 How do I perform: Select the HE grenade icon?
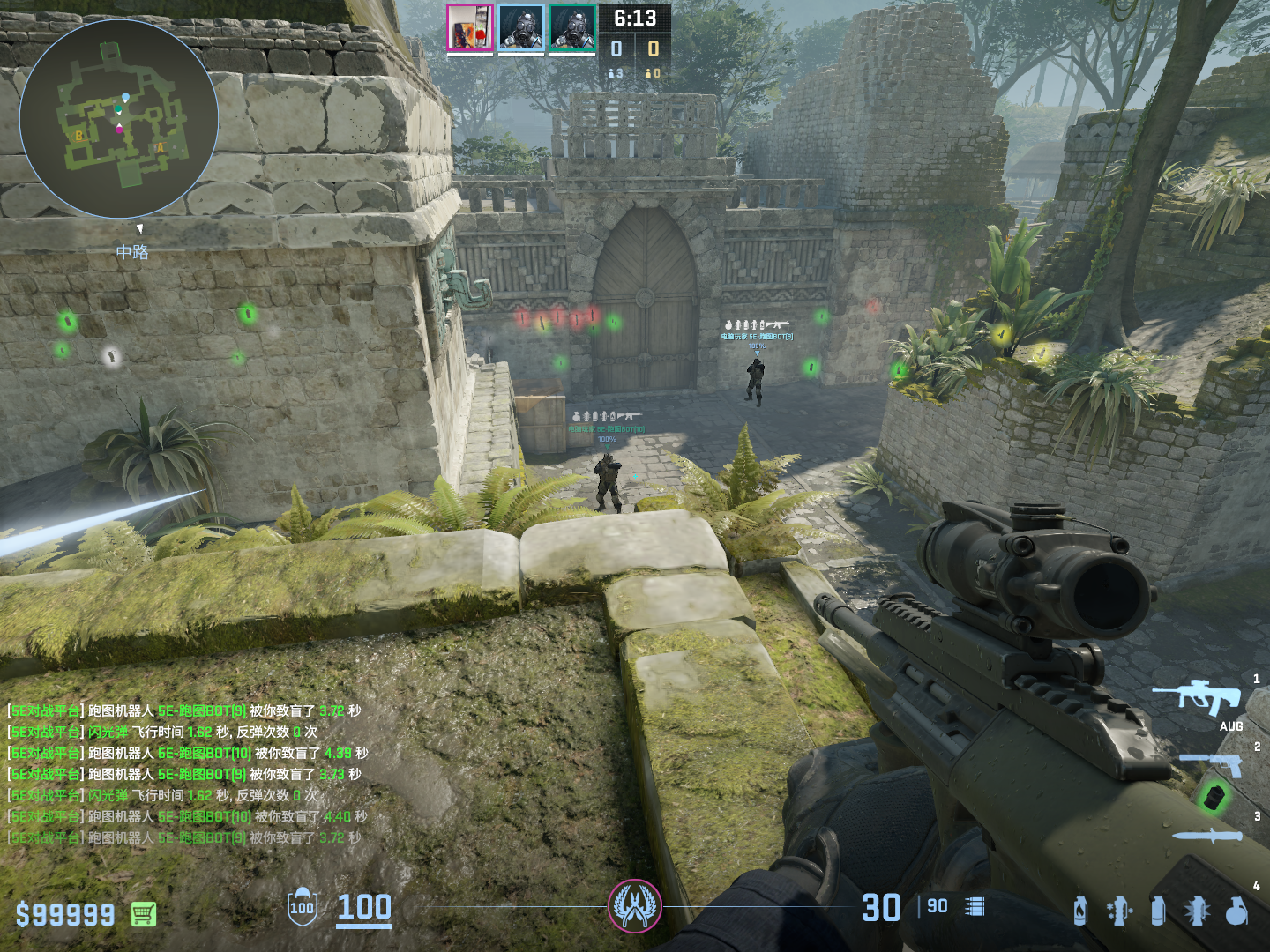pyautogui.click(x=1236, y=911)
